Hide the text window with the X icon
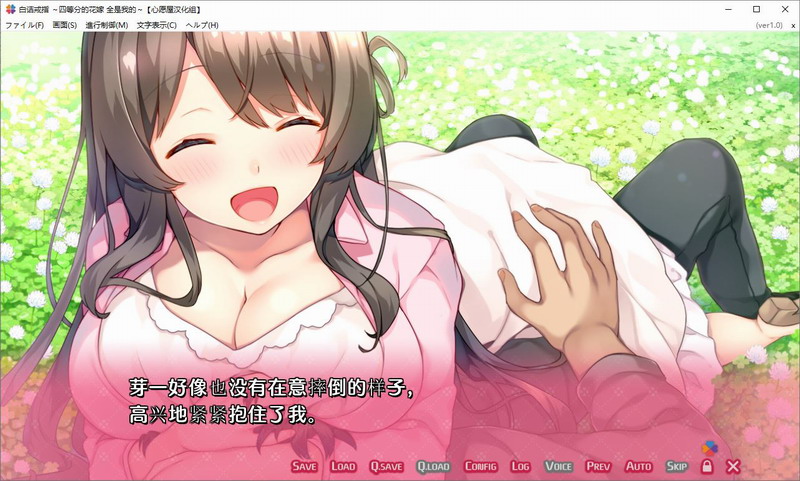 click(x=733, y=466)
